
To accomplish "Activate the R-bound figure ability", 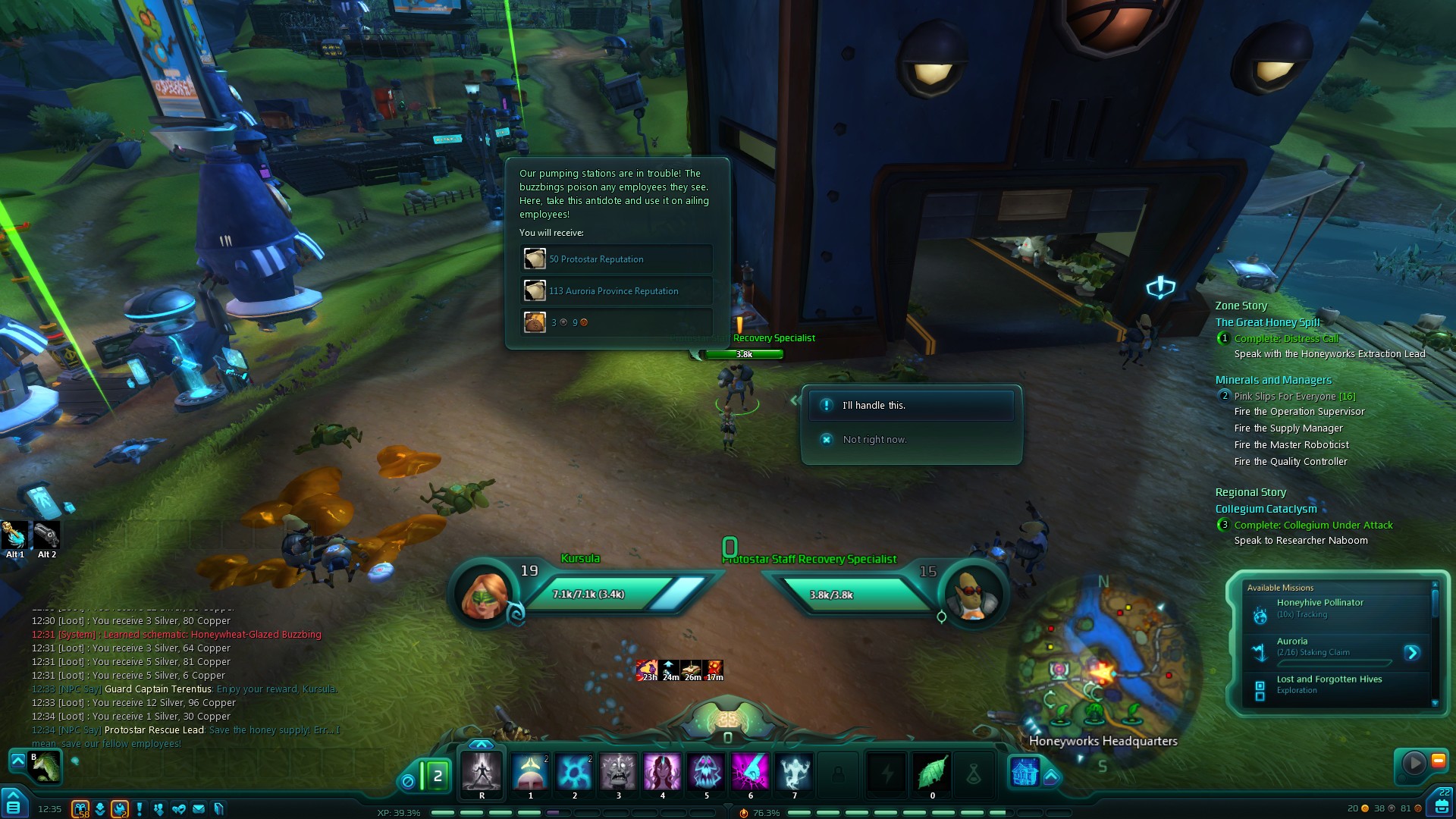I will tap(482, 772).
